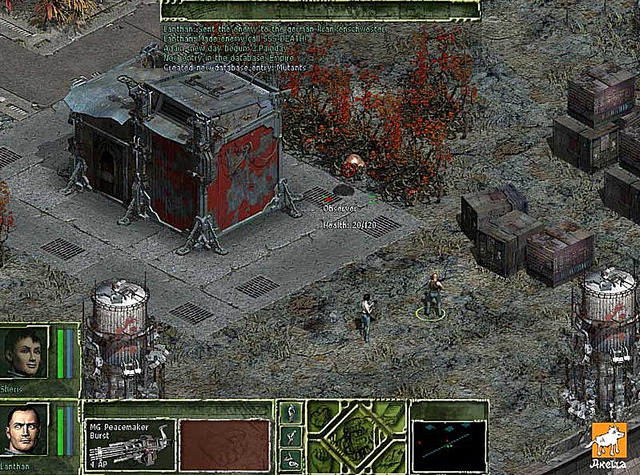
Task: Switch to the standing stance
Action: tap(292, 413)
